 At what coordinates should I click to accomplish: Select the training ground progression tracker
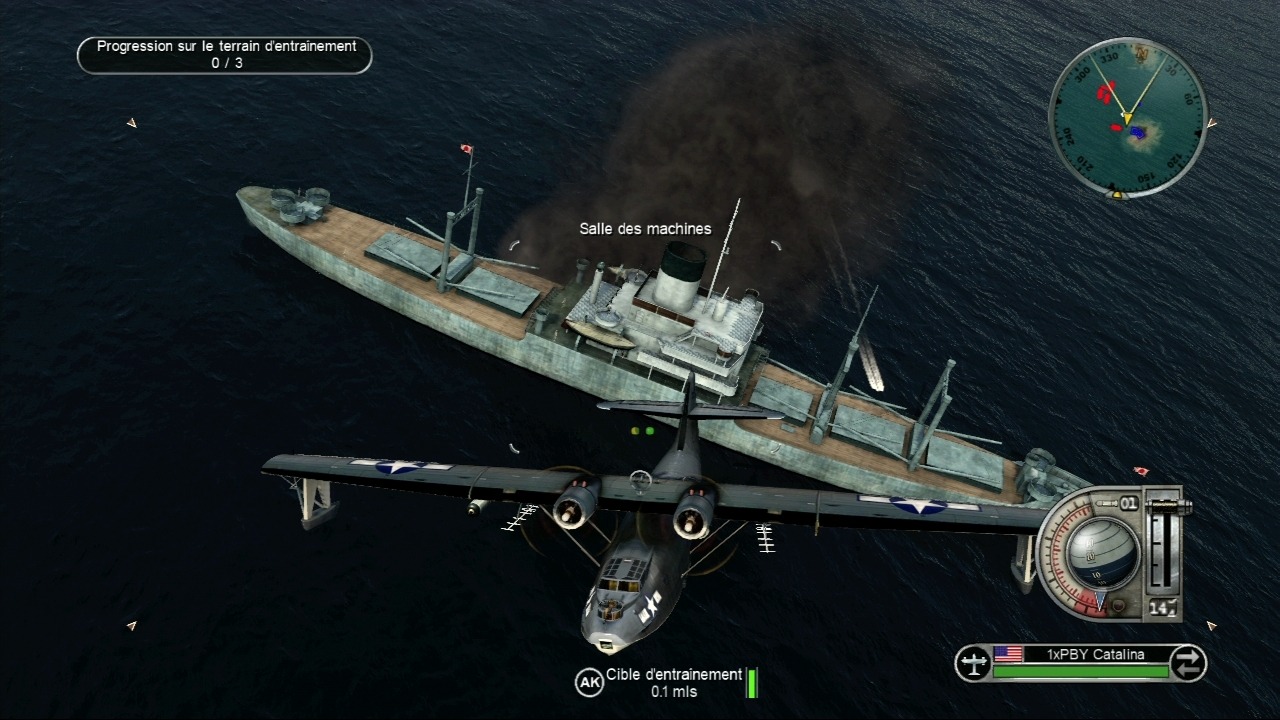(x=225, y=55)
